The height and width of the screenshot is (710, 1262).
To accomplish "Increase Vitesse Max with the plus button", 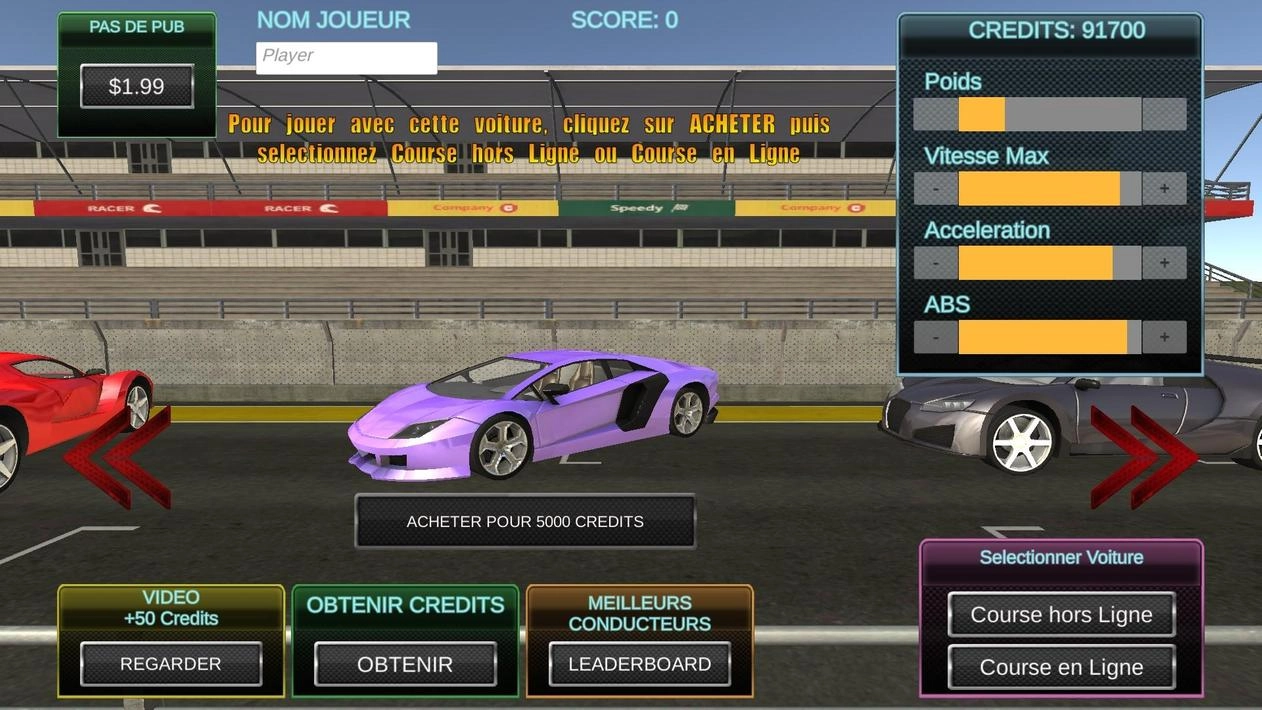I will [1164, 188].
